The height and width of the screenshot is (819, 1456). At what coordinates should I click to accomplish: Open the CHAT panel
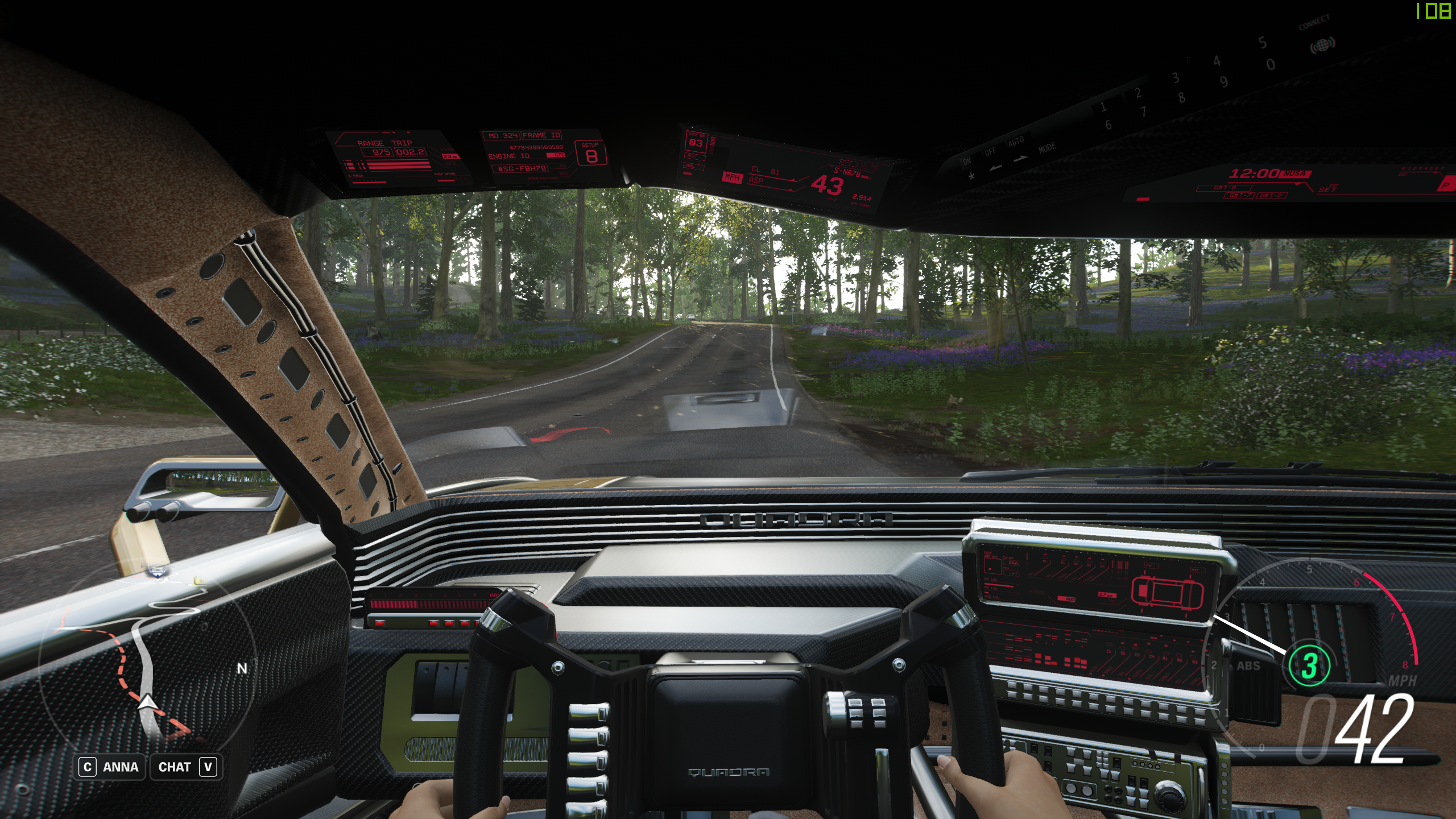coord(187,767)
